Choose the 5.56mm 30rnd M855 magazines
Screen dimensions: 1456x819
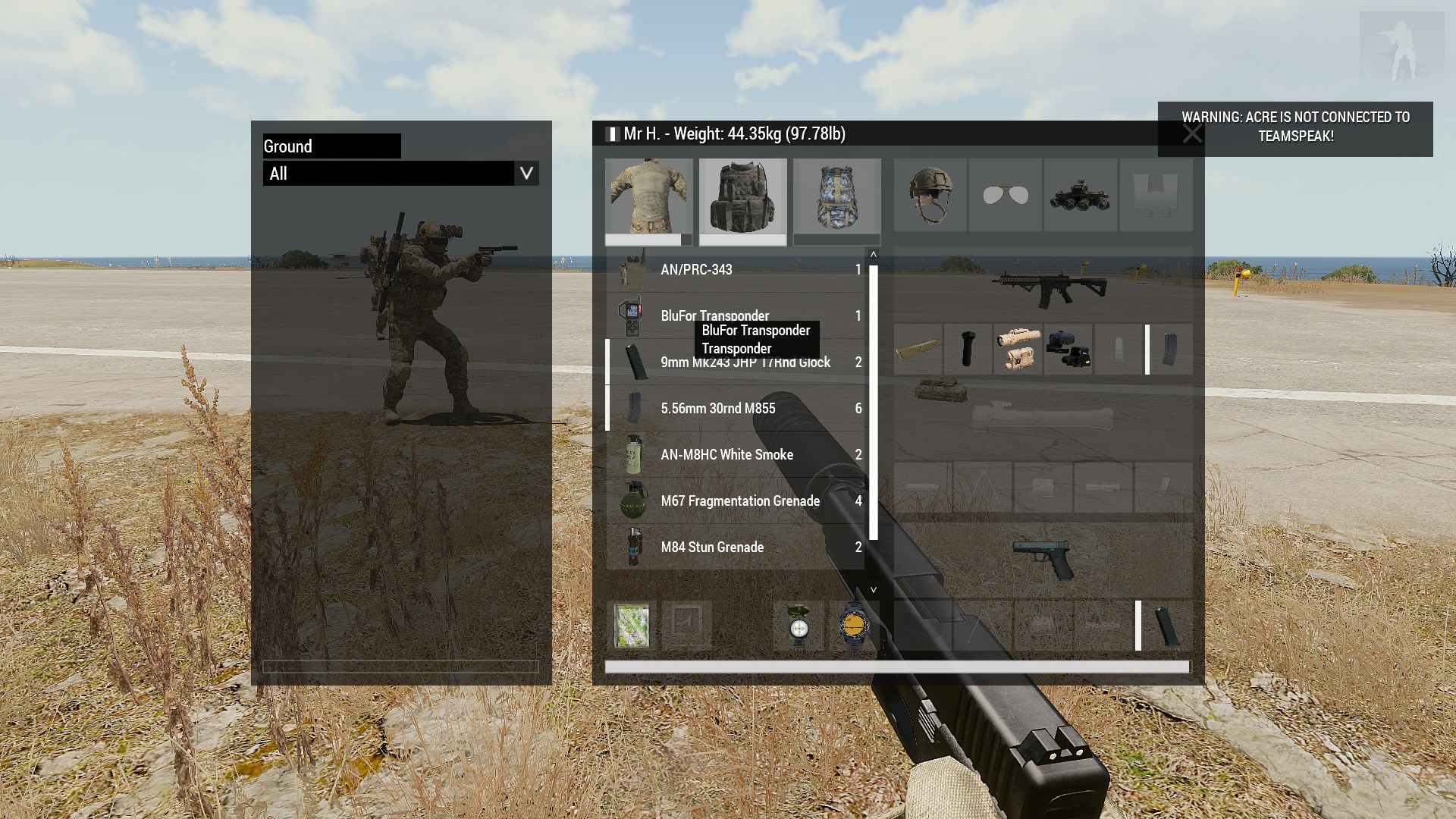tap(736, 409)
